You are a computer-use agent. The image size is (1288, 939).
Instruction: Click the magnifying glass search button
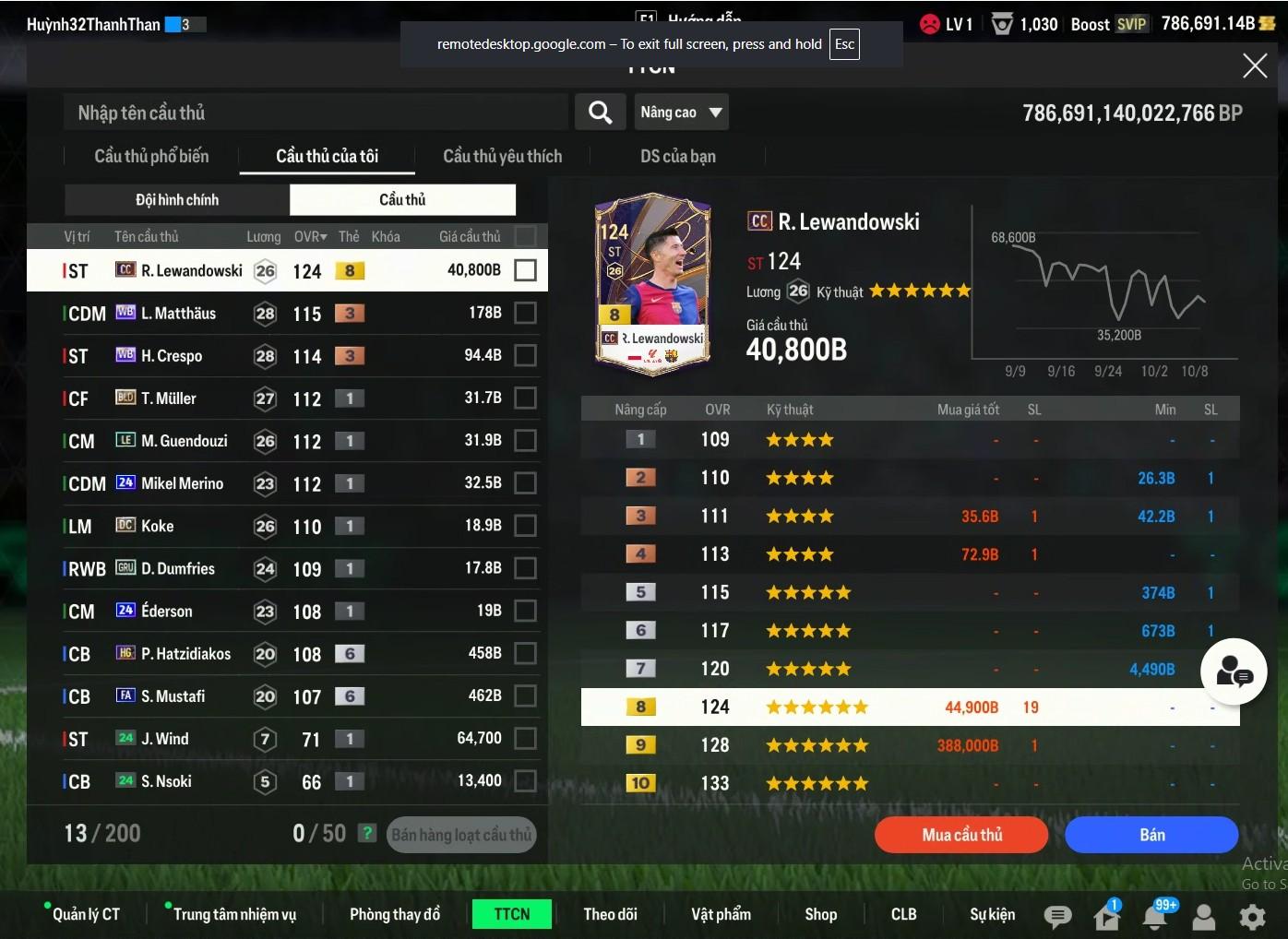pos(600,113)
